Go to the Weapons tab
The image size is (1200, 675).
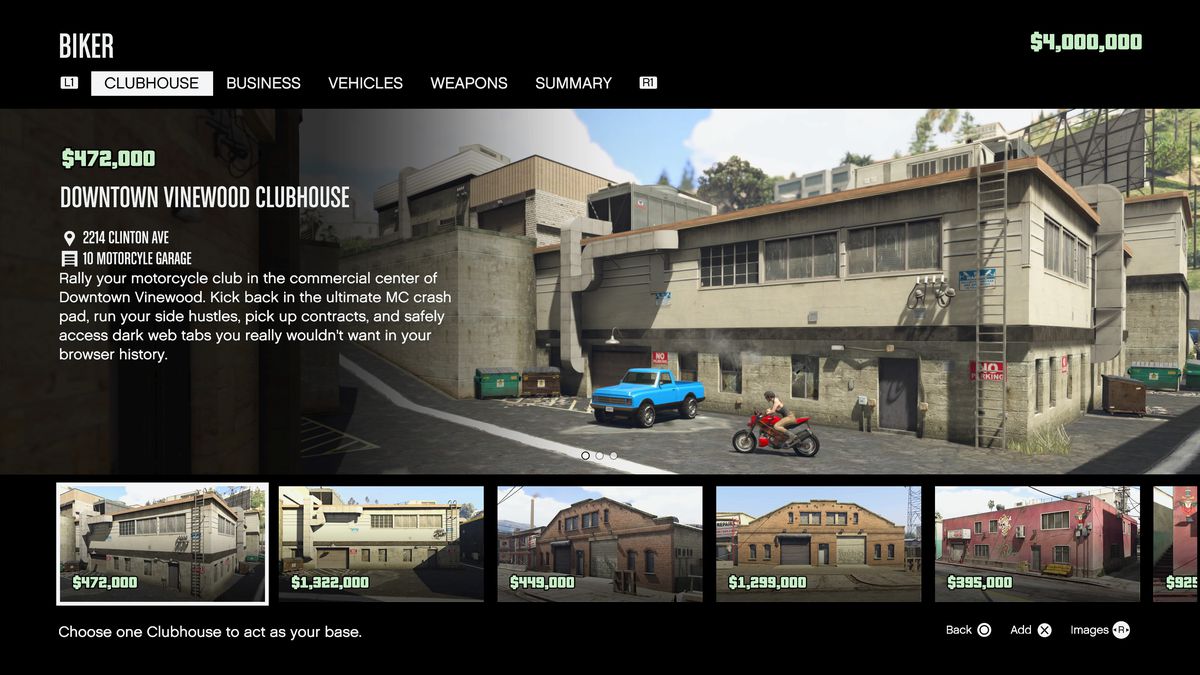(x=469, y=84)
